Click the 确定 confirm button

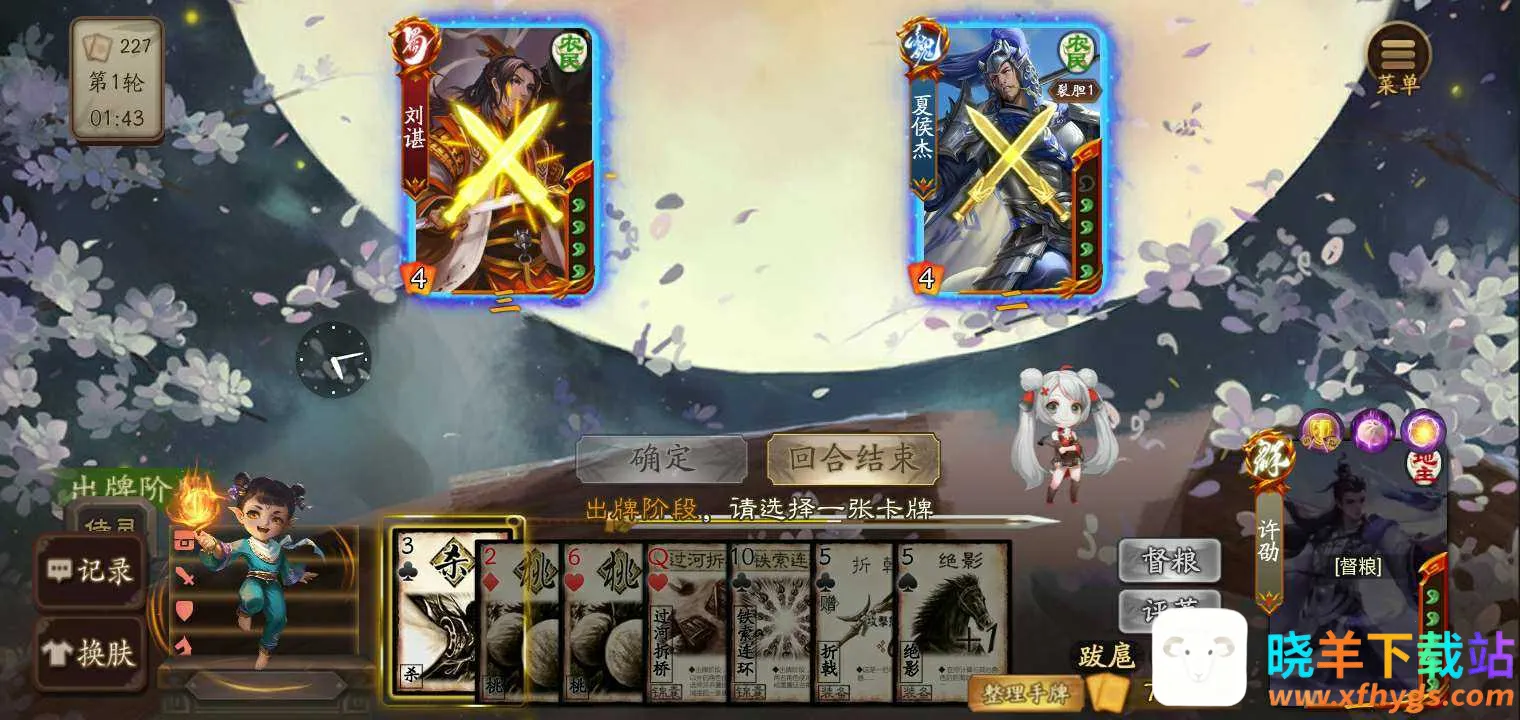pyautogui.click(x=661, y=459)
